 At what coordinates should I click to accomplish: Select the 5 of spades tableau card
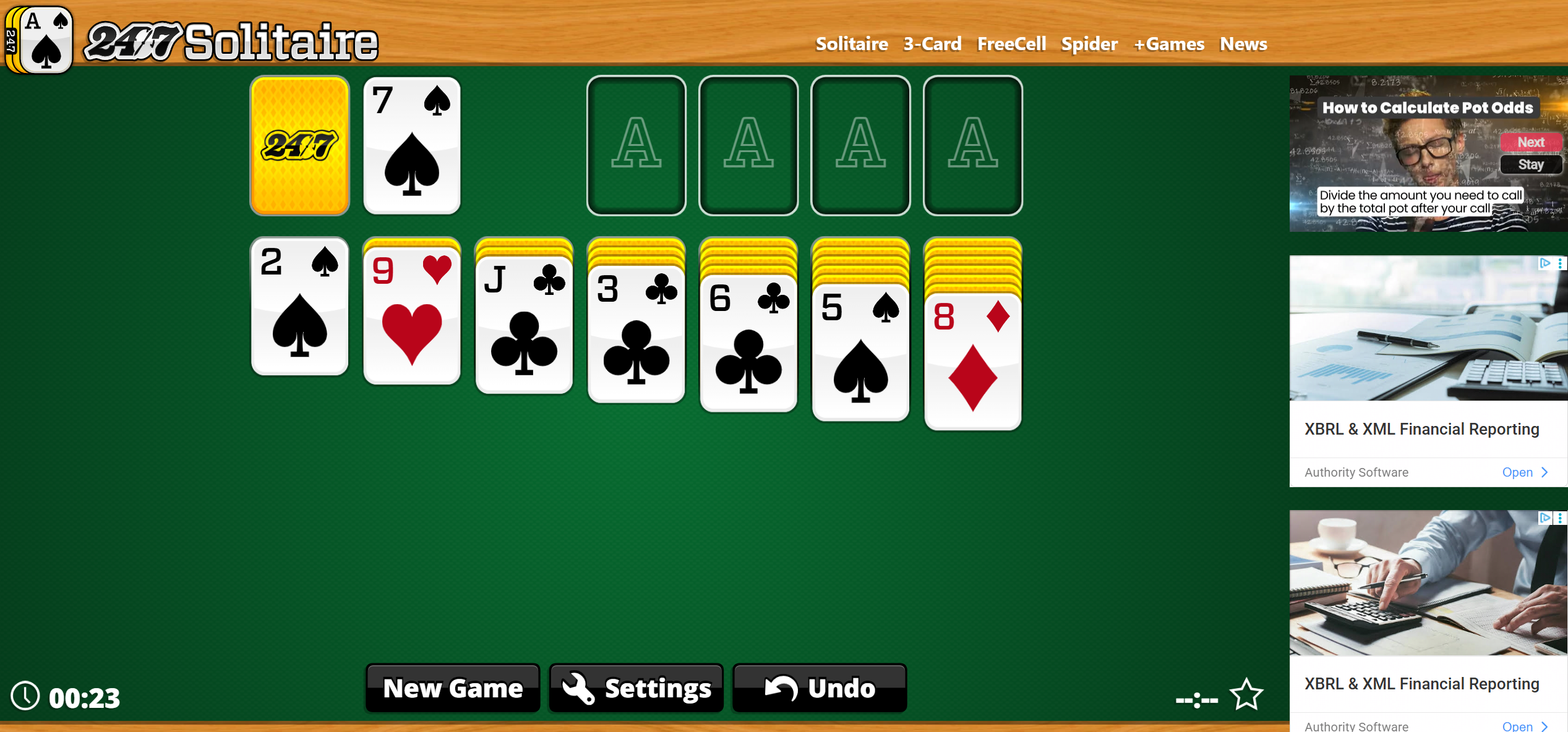point(860,352)
